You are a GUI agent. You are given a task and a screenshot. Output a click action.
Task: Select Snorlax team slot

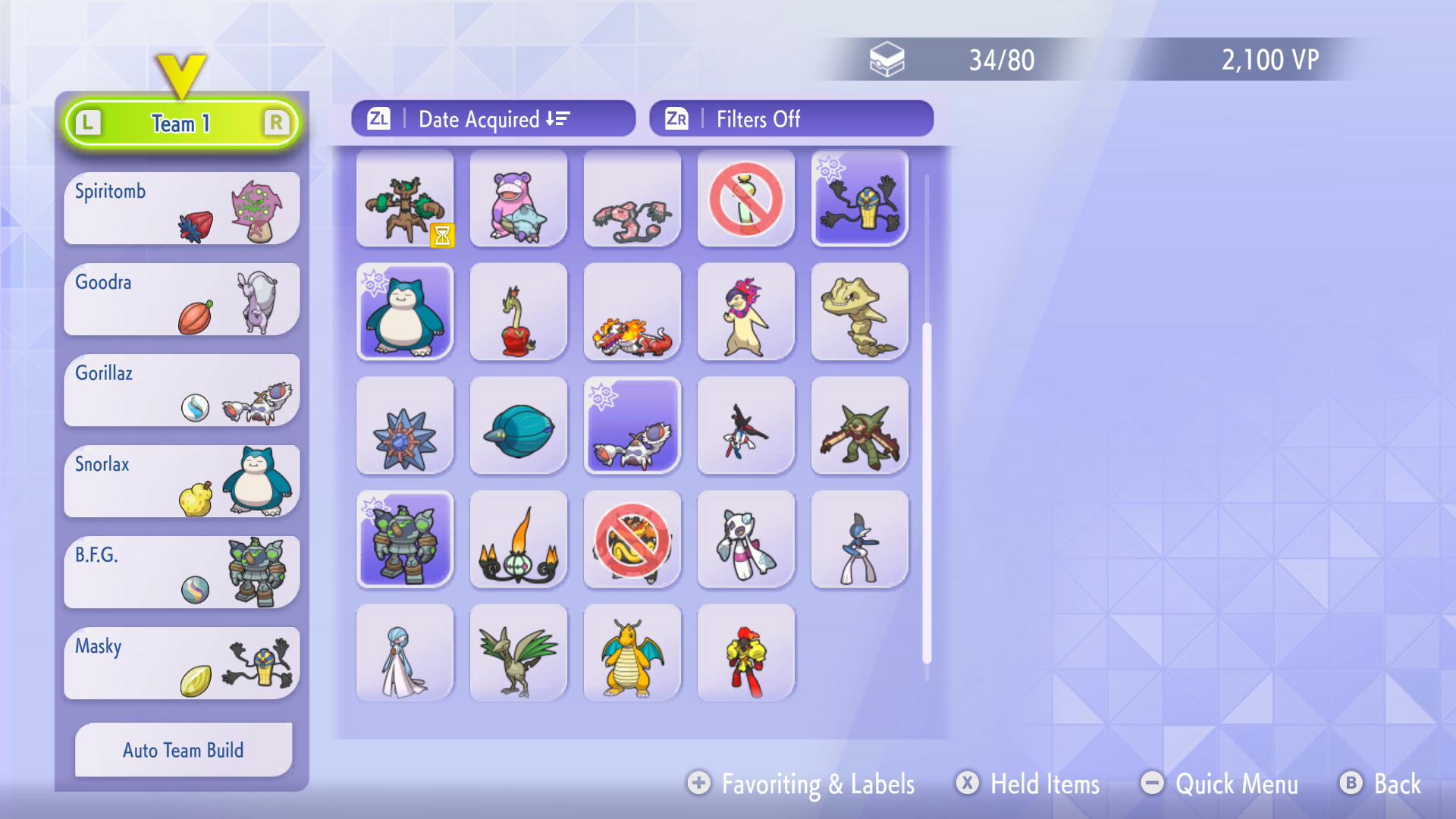coord(182,482)
